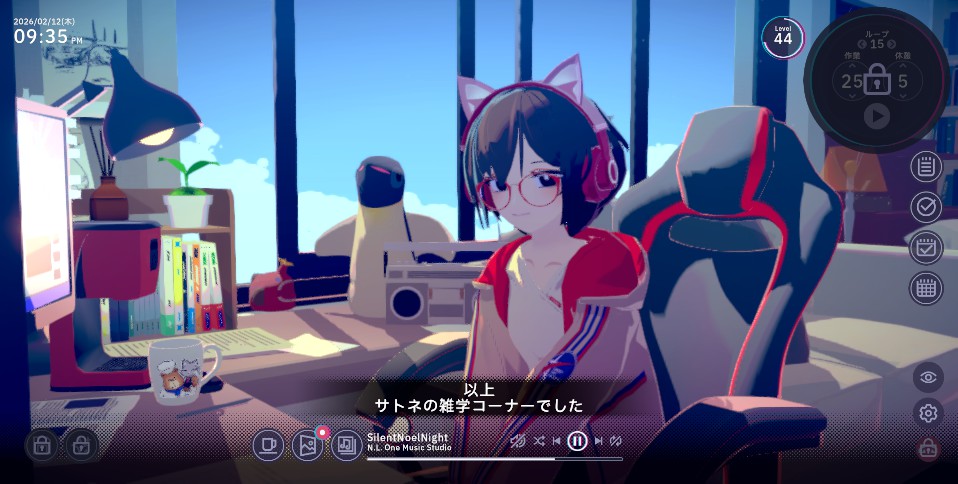The height and width of the screenshot is (484, 958).
Task: Increase loop count with the right arrow
Action: pos(892,44)
